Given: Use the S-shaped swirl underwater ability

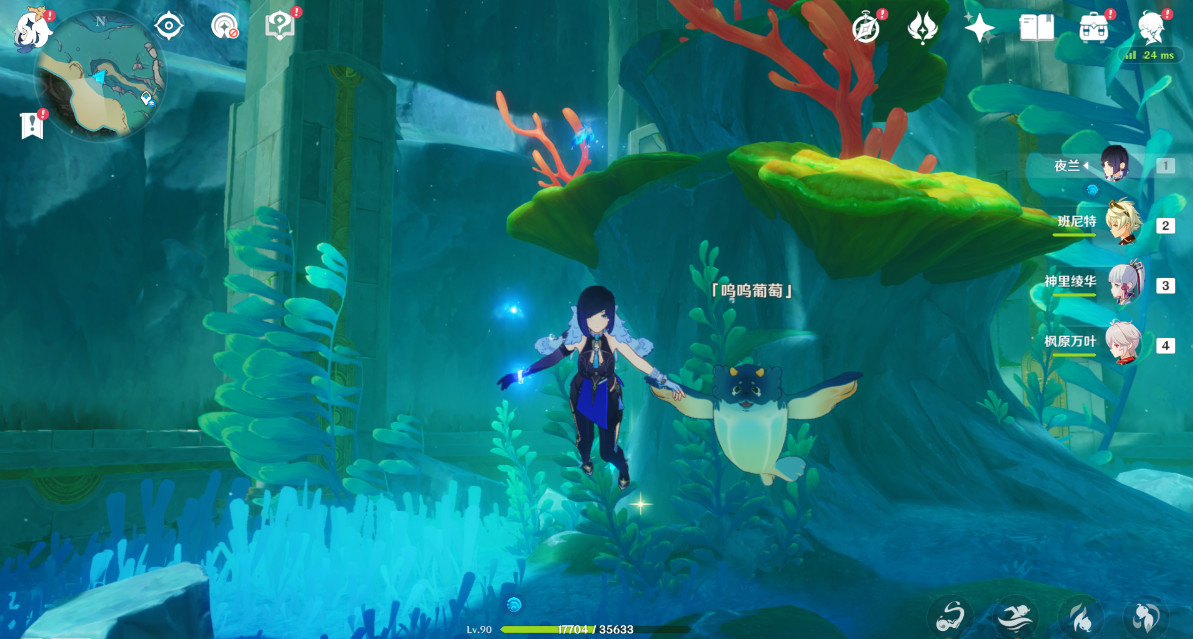Looking at the screenshot, I should (x=949, y=616).
